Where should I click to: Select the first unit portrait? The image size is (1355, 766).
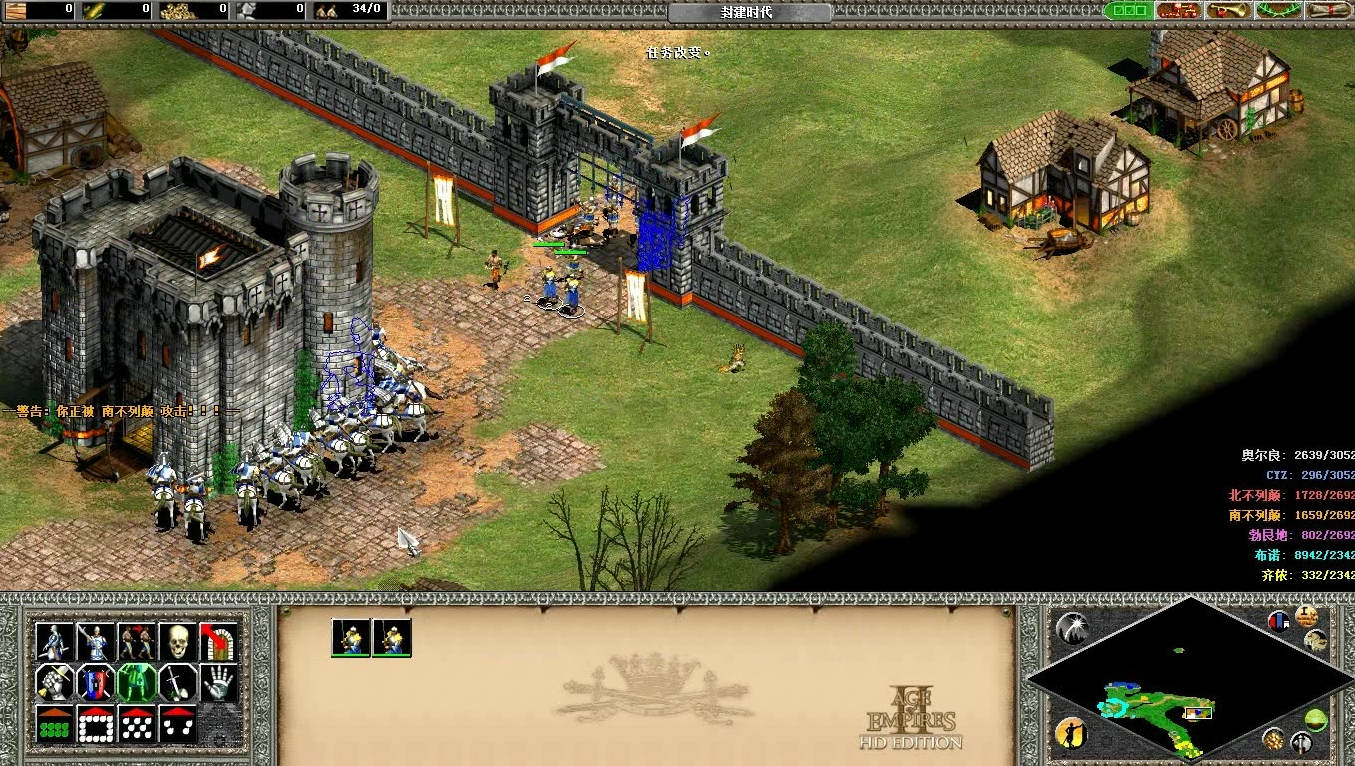coord(351,637)
